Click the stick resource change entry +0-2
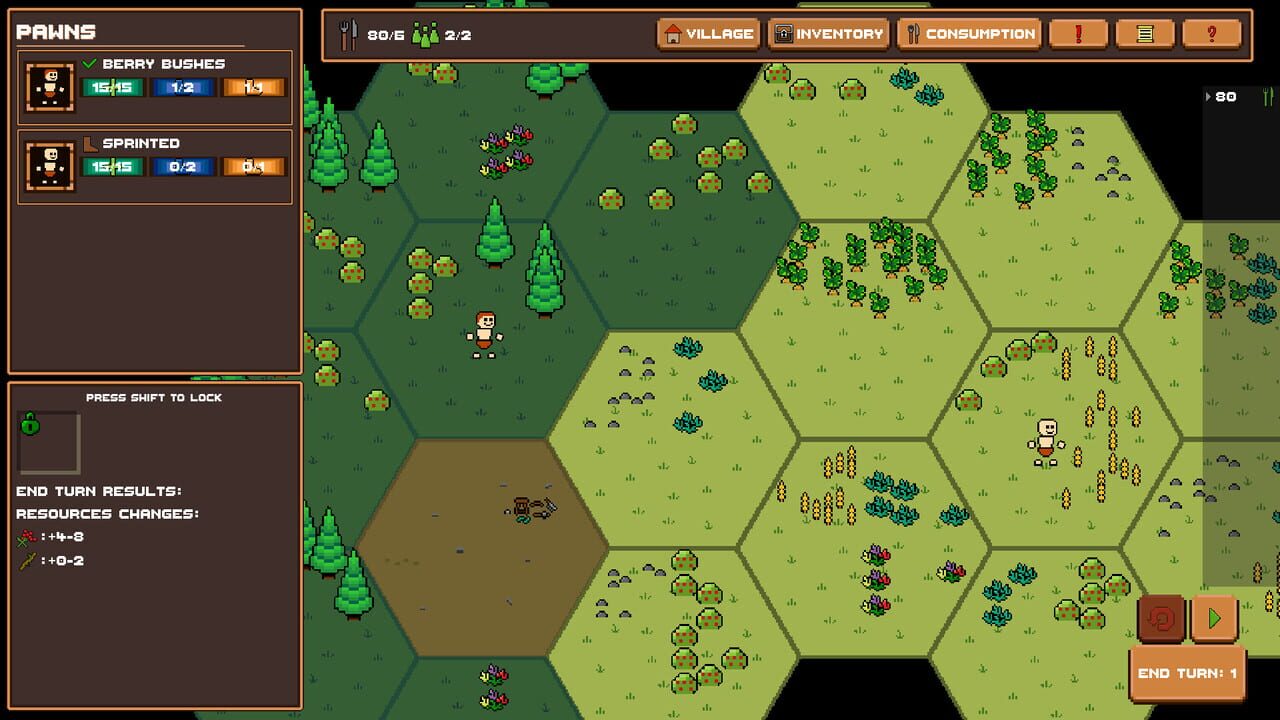This screenshot has width=1280, height=720. click(45, 558)
